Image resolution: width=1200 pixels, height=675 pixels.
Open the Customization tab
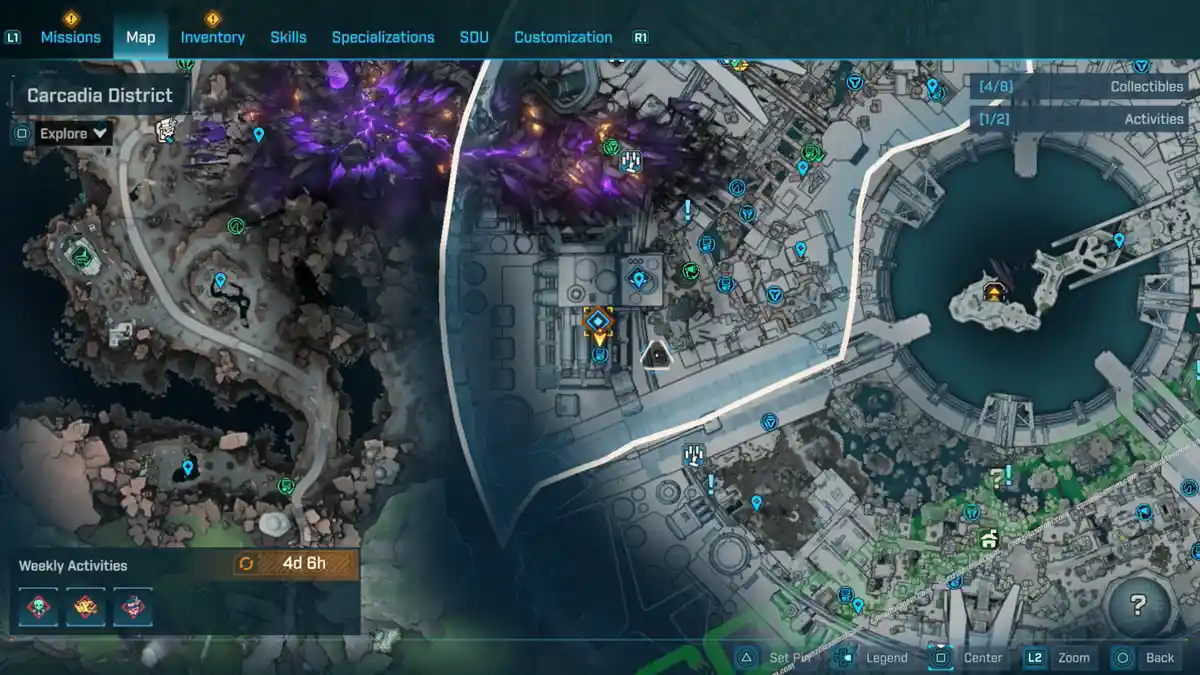tap(563, 37)
